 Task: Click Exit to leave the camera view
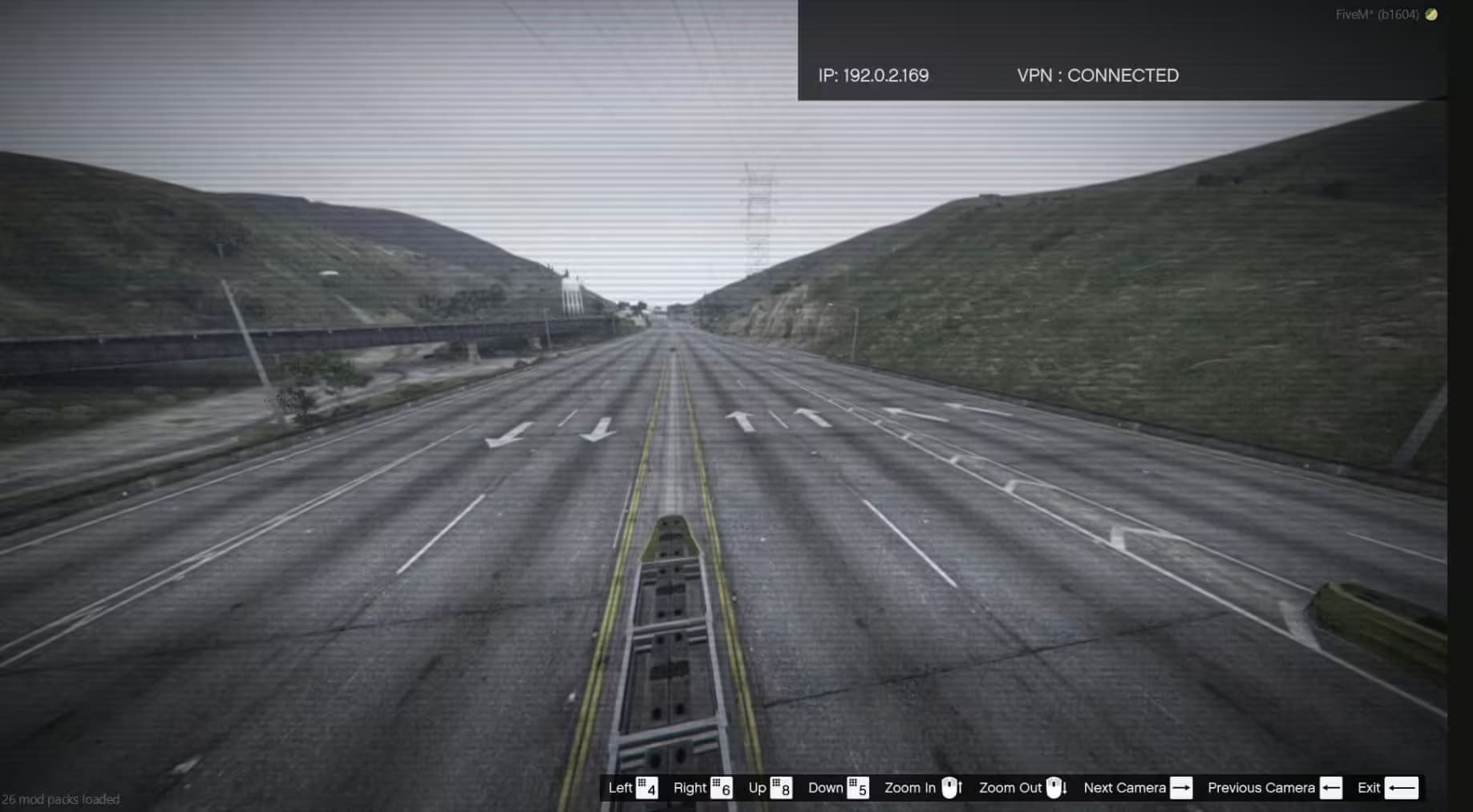click(1367, 788)
